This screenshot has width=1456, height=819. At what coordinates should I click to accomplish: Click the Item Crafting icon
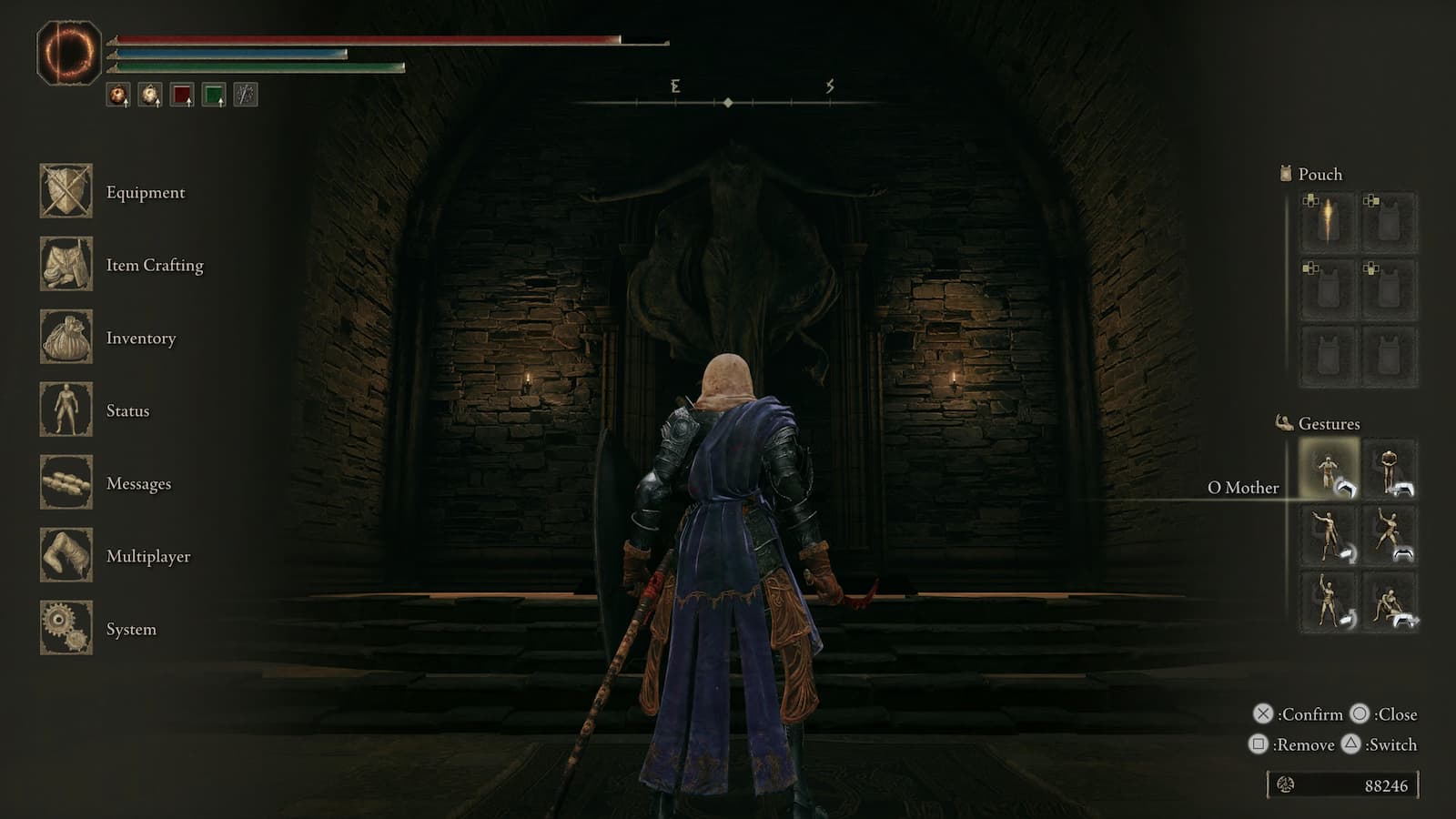(66, 265)
